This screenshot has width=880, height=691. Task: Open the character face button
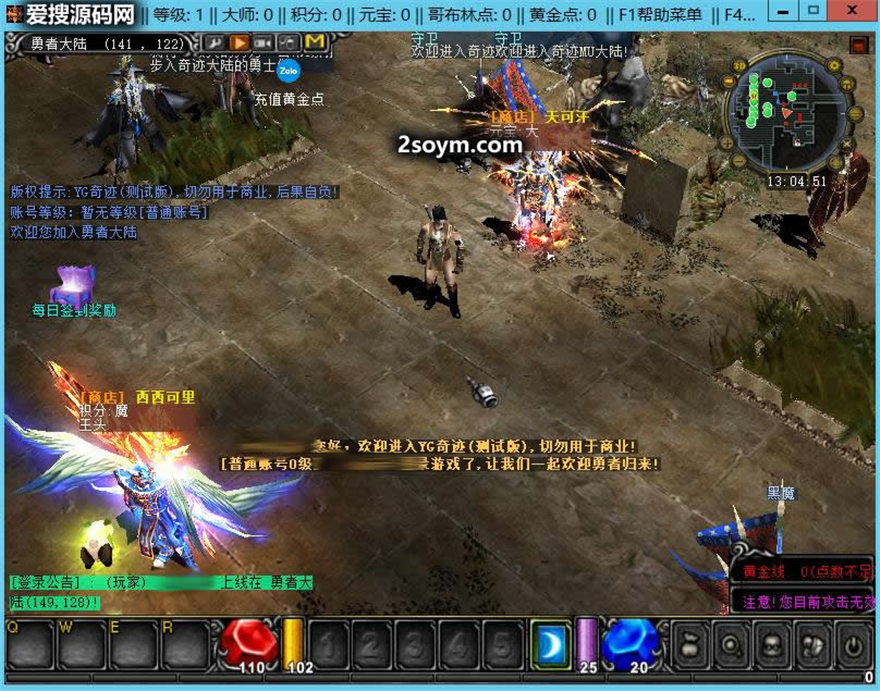coord(772,644)
